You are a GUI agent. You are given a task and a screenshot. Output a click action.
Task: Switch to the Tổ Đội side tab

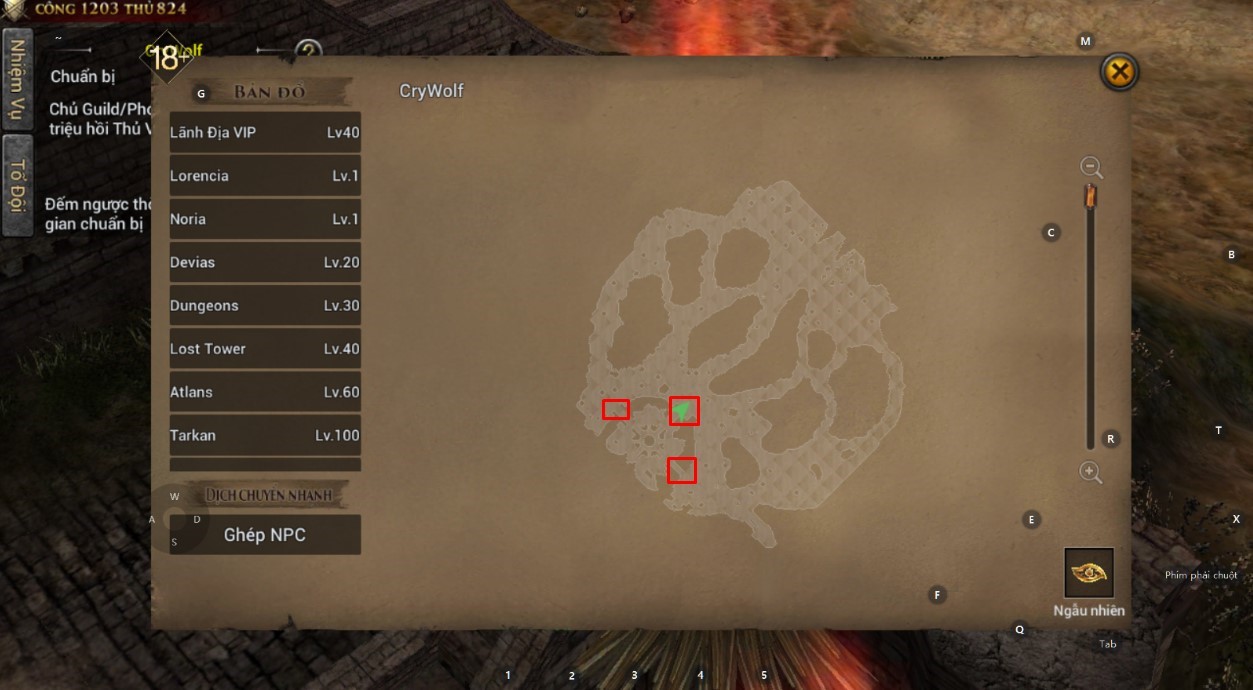[17, 184]
